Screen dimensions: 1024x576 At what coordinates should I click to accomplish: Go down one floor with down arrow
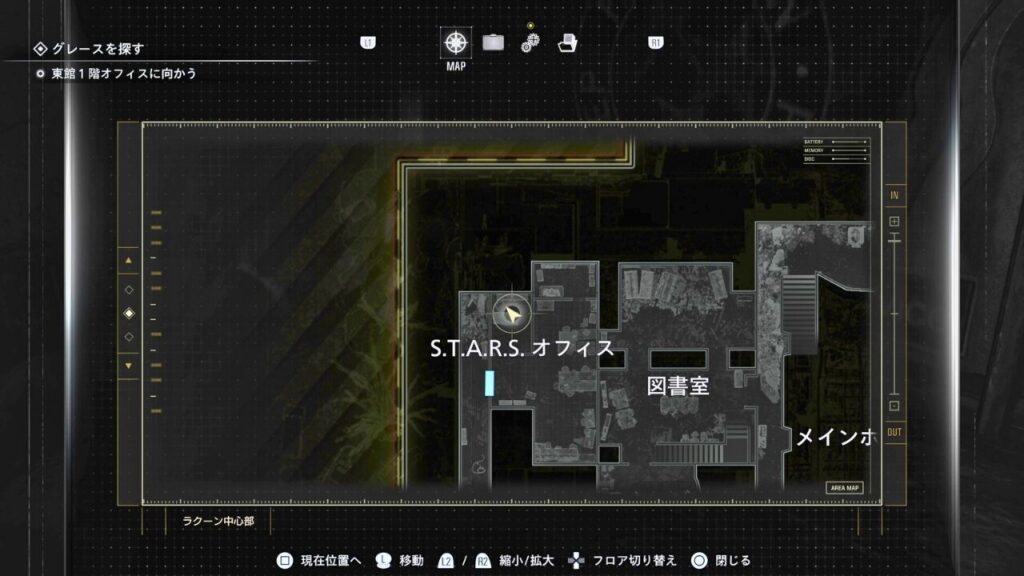point(128,365)
